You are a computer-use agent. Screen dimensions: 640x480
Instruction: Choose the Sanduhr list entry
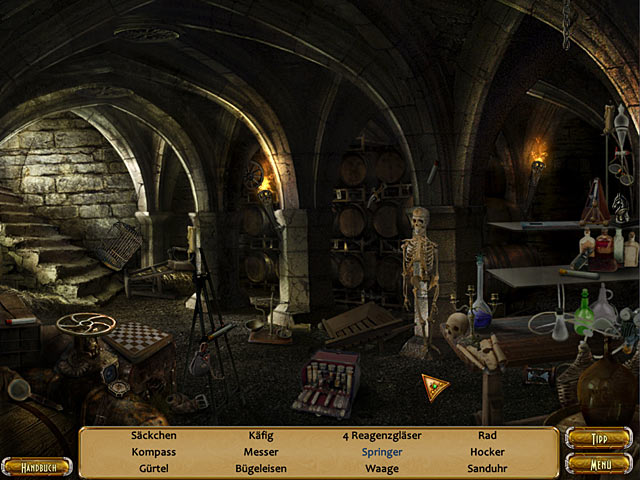click(x=487, y=468)
